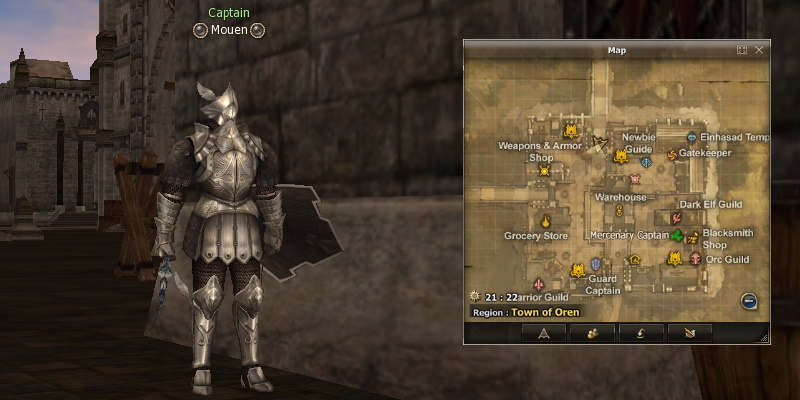Maximize the Map window
The image size is (800, 400).
click(742, 49)
